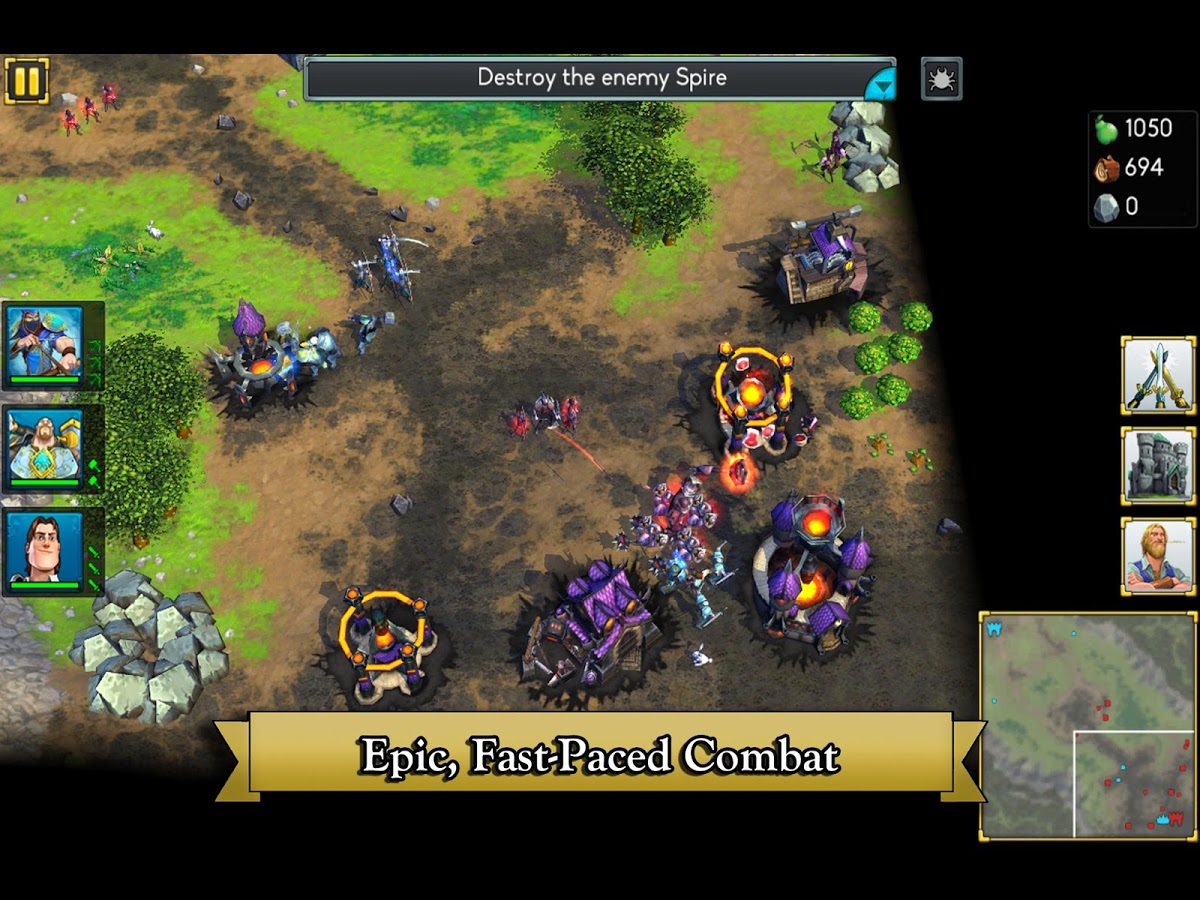Click the spider bug icon button
Image resolution: width=1200 pixels, height=900 pixels.
[x=941, y=79]
